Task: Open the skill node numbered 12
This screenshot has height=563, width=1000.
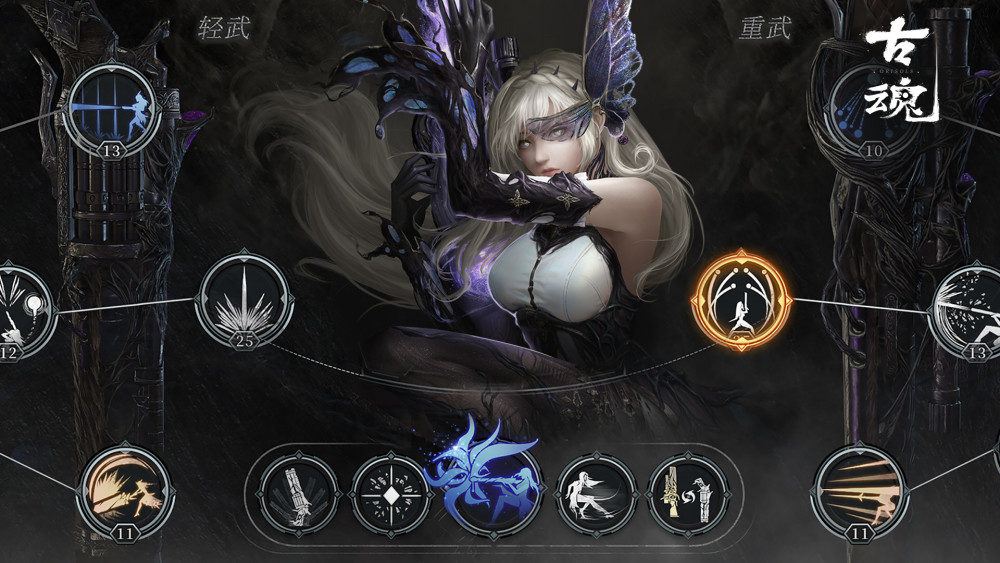Action: coord(18,311)
